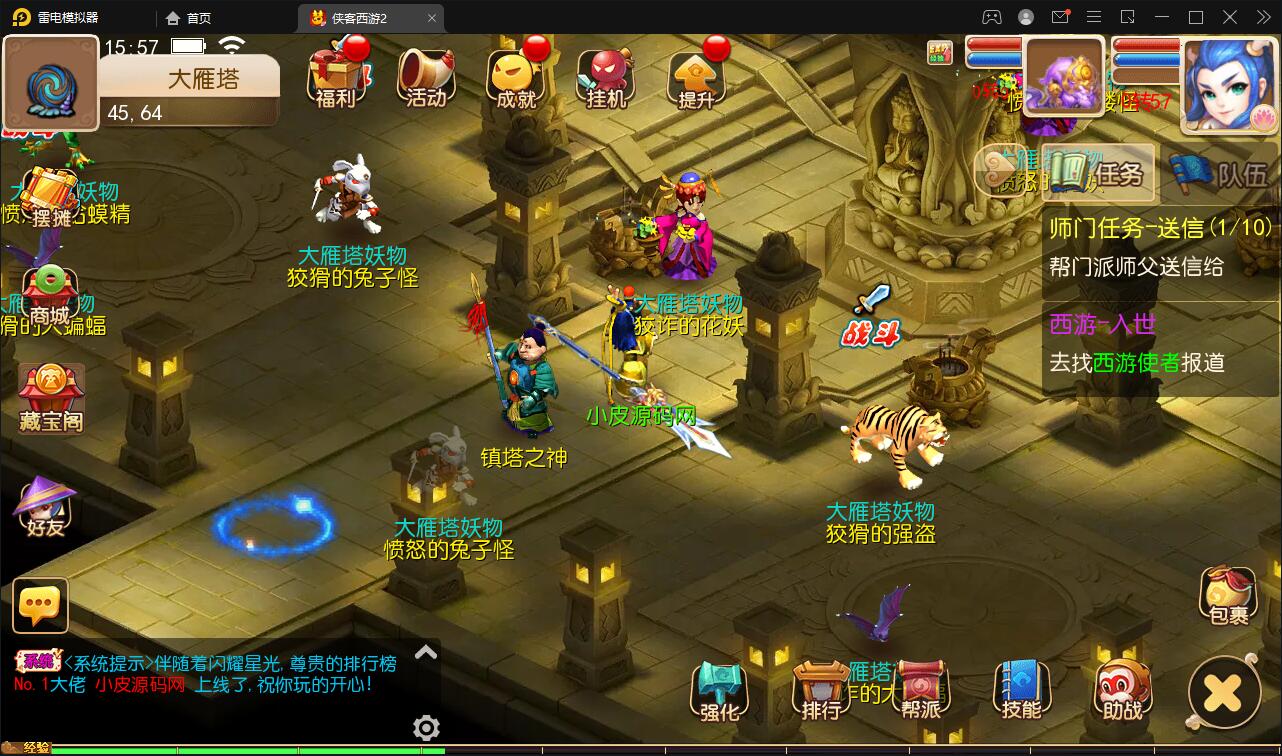Open the 技能 skills book
The image size is (1282, 756).
(x=1021, y=691)
